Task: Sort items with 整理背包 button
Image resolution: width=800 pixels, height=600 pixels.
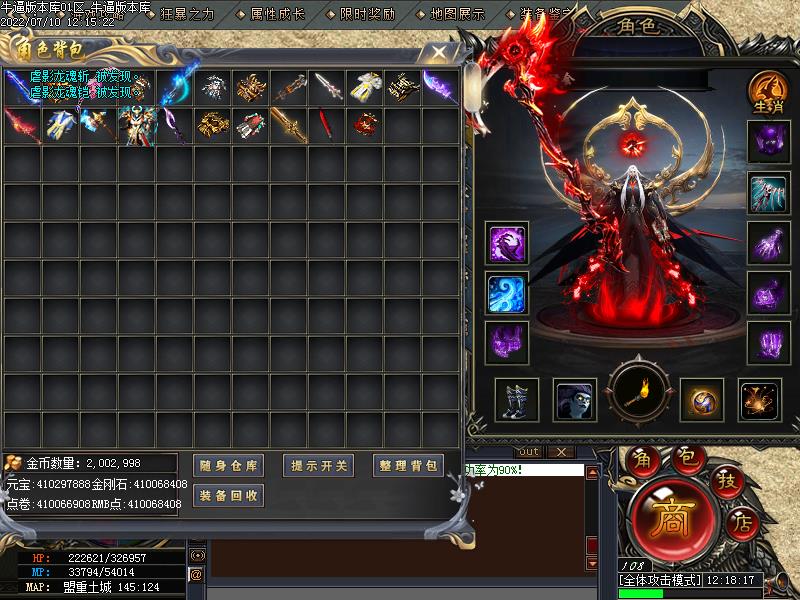Action: tap(408, 465)
